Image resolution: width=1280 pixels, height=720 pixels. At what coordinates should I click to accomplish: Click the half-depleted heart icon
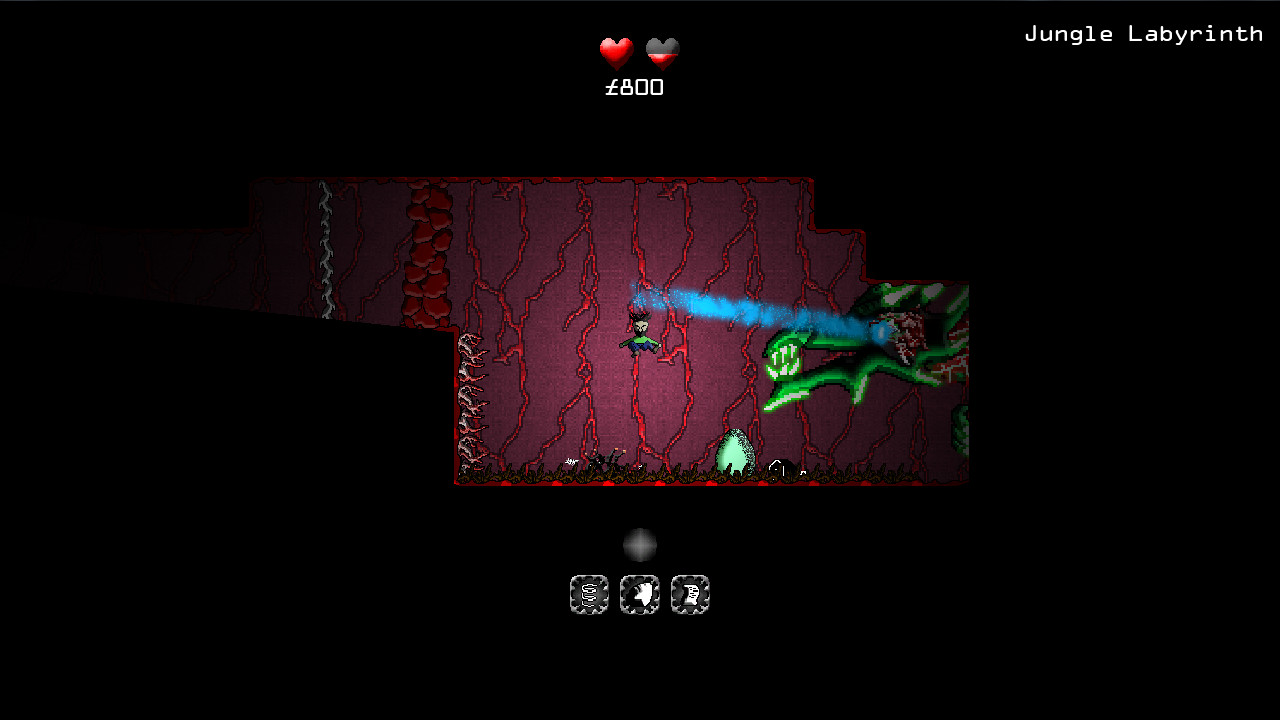tap(663, 49)
